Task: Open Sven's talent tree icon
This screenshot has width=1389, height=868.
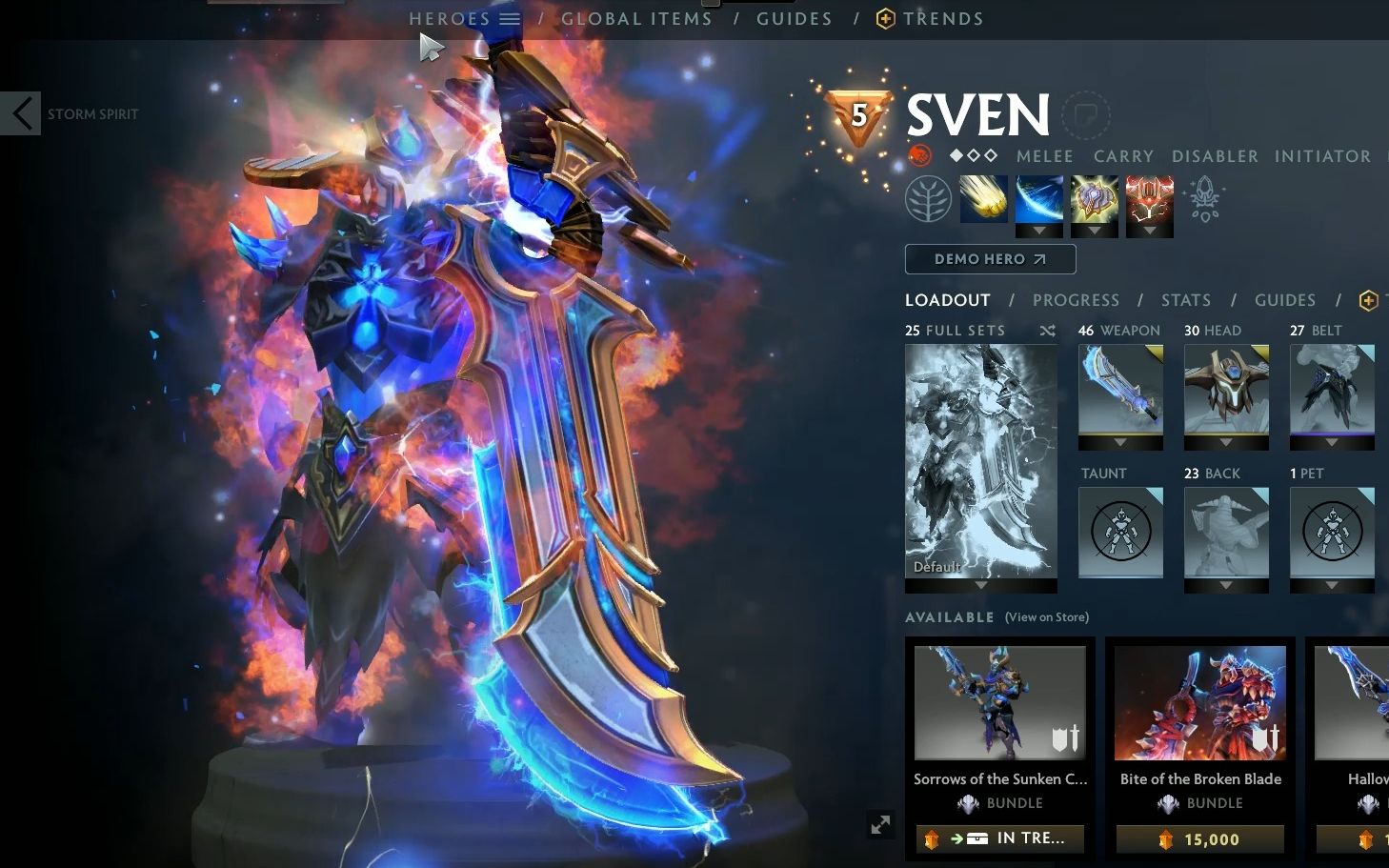Action: [930, 199]
